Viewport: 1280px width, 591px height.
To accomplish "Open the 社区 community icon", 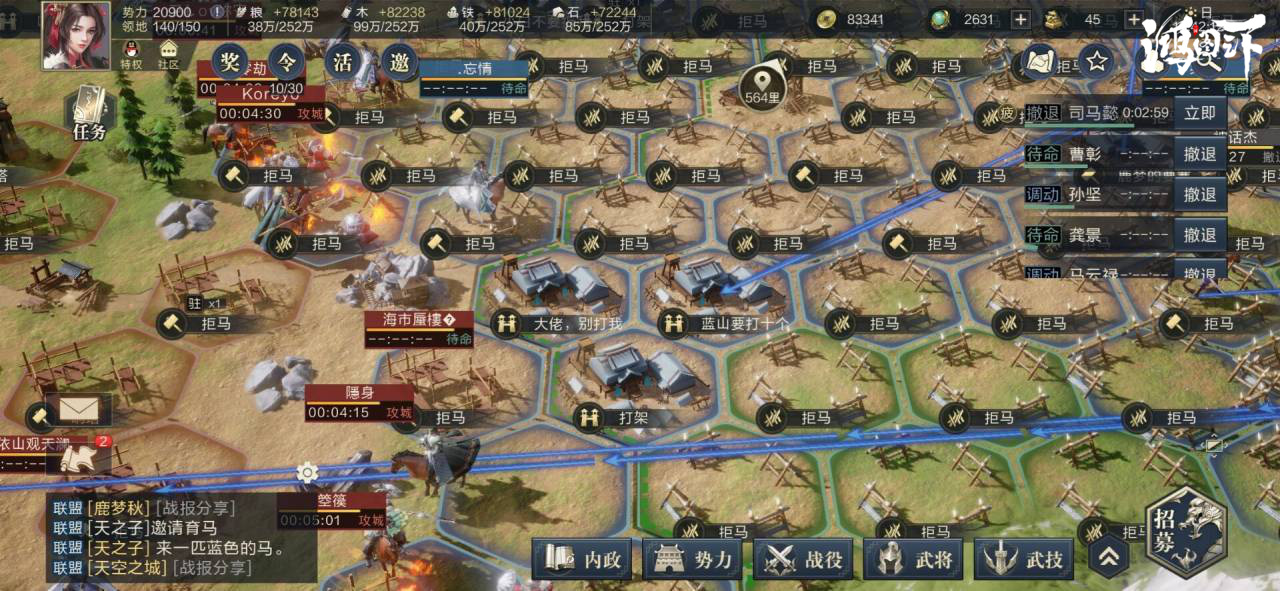I will [x=168, y=54].
